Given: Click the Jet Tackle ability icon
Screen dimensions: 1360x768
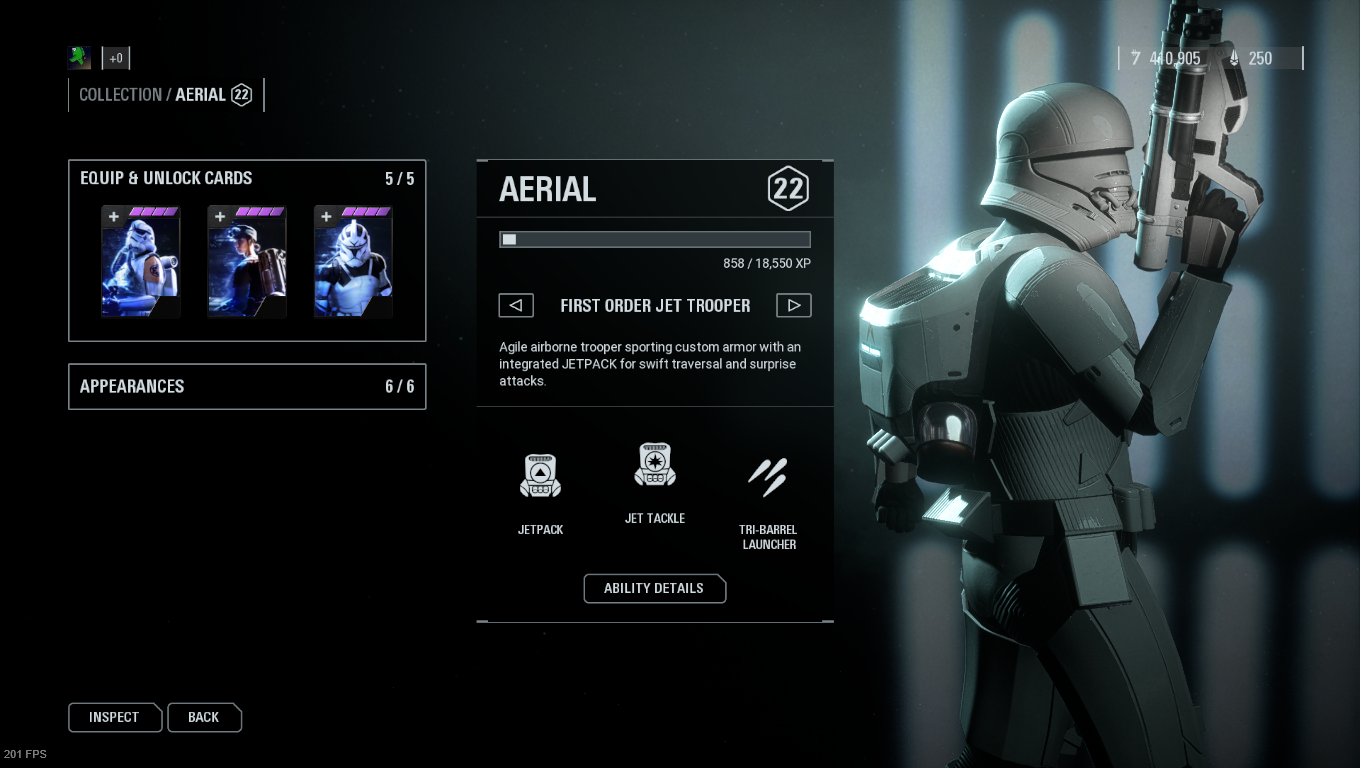Looking at the screenshot, I should [x=655, y=465].
